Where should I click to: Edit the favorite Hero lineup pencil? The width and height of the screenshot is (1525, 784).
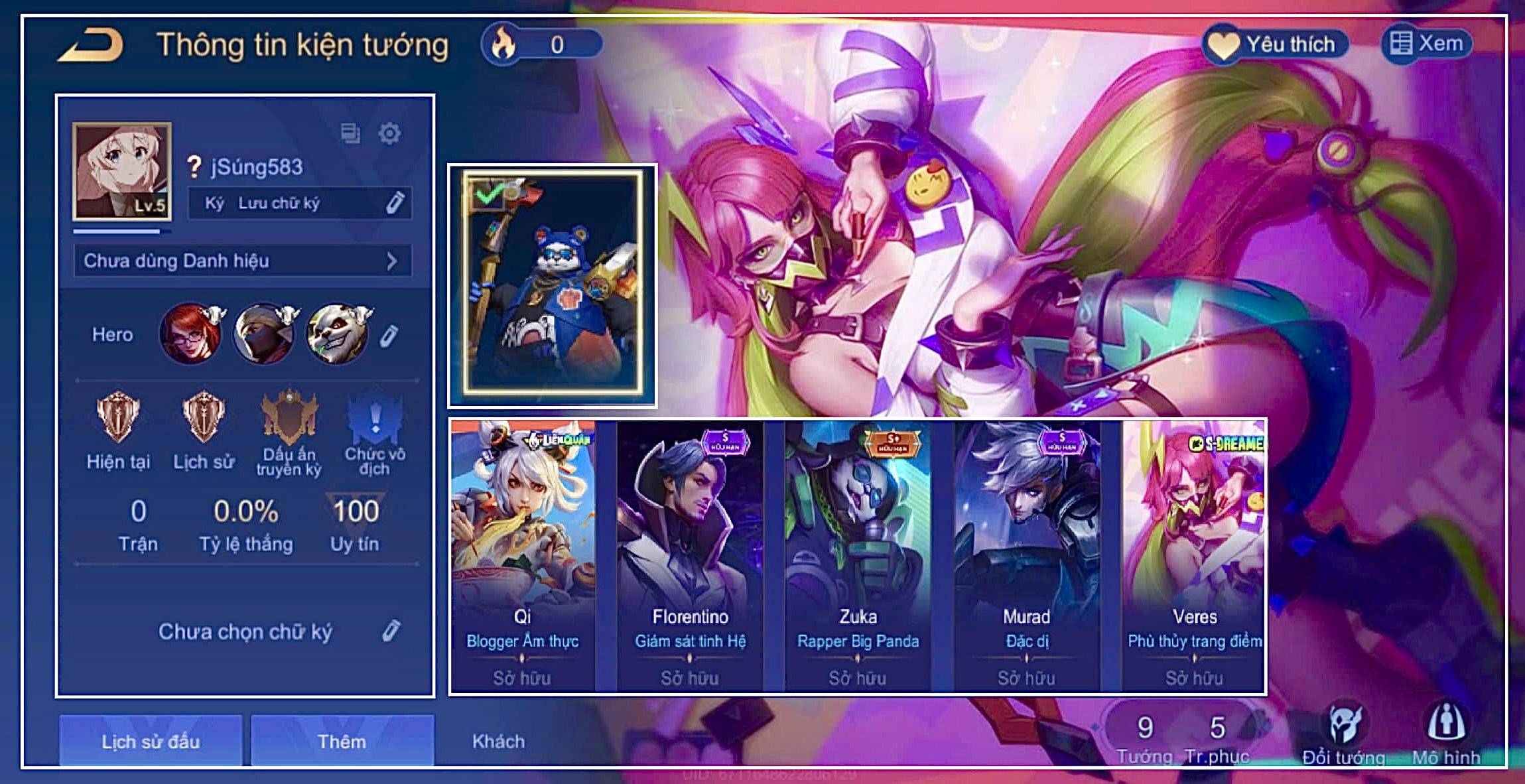click(389, 336)
